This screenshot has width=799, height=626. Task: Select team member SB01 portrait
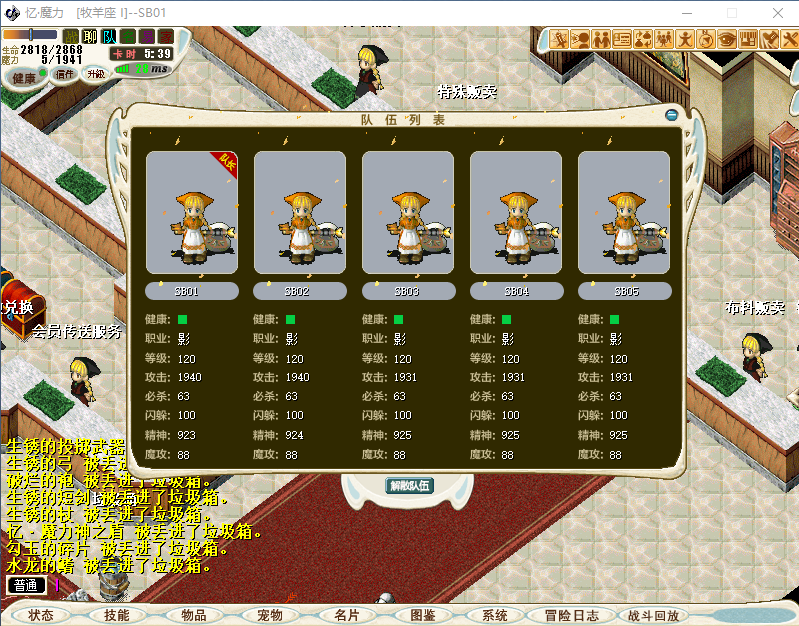(192, 213)
